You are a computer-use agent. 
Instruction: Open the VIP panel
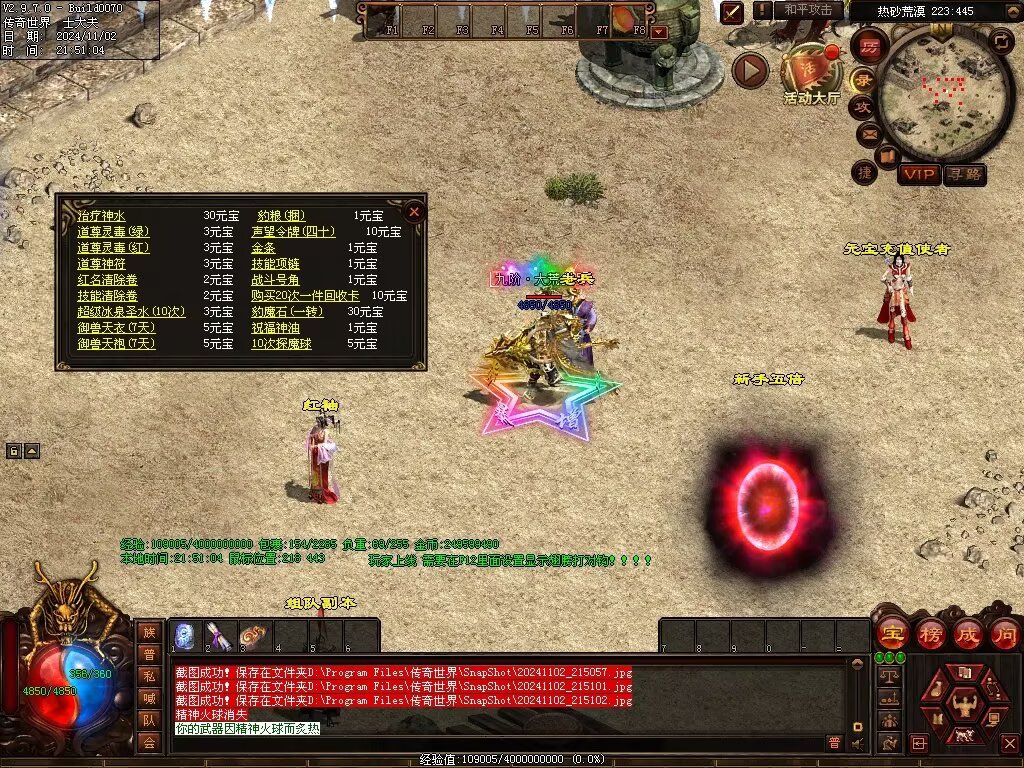(x=918, y=174)
